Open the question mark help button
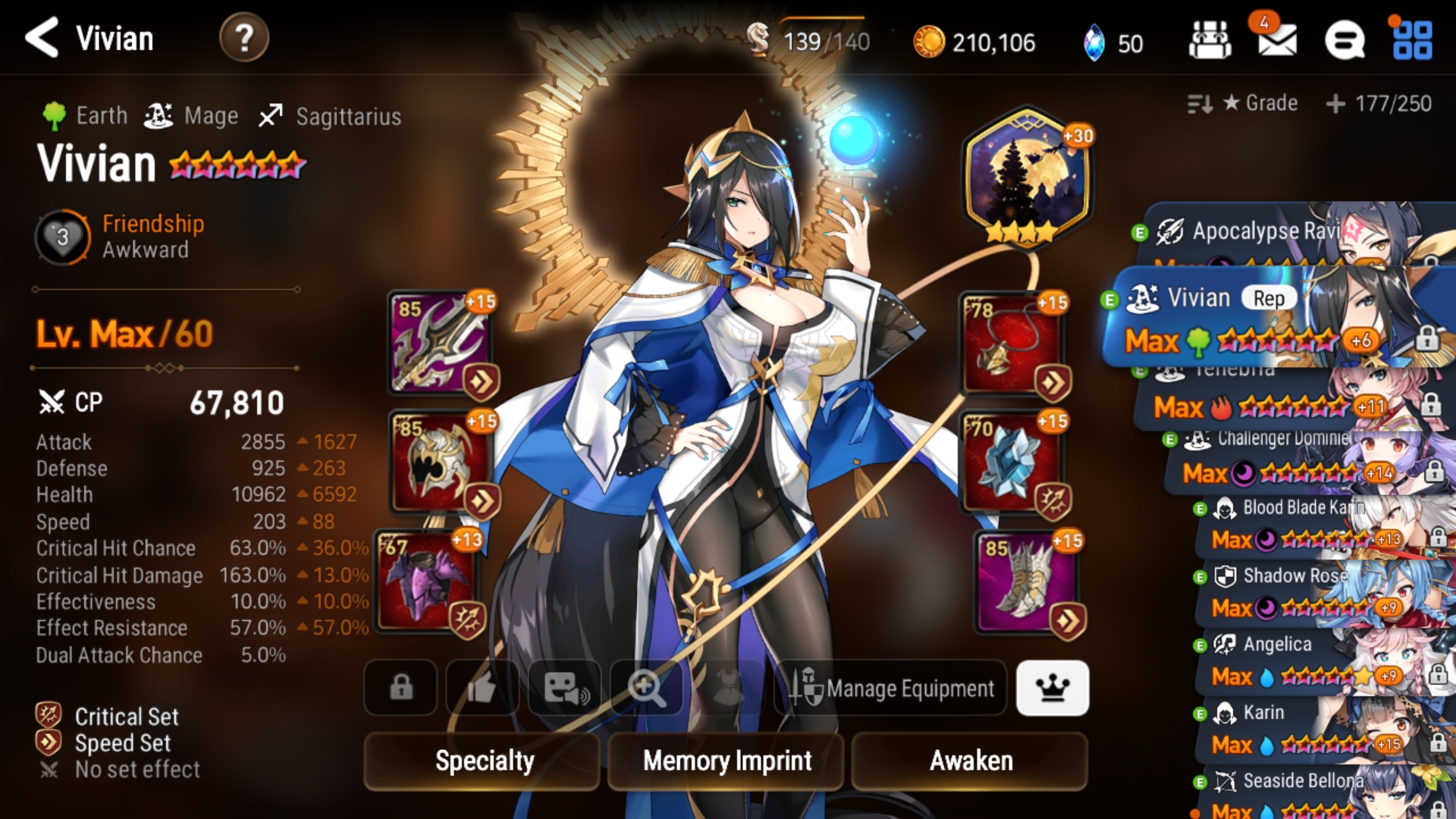 point(243,38)
